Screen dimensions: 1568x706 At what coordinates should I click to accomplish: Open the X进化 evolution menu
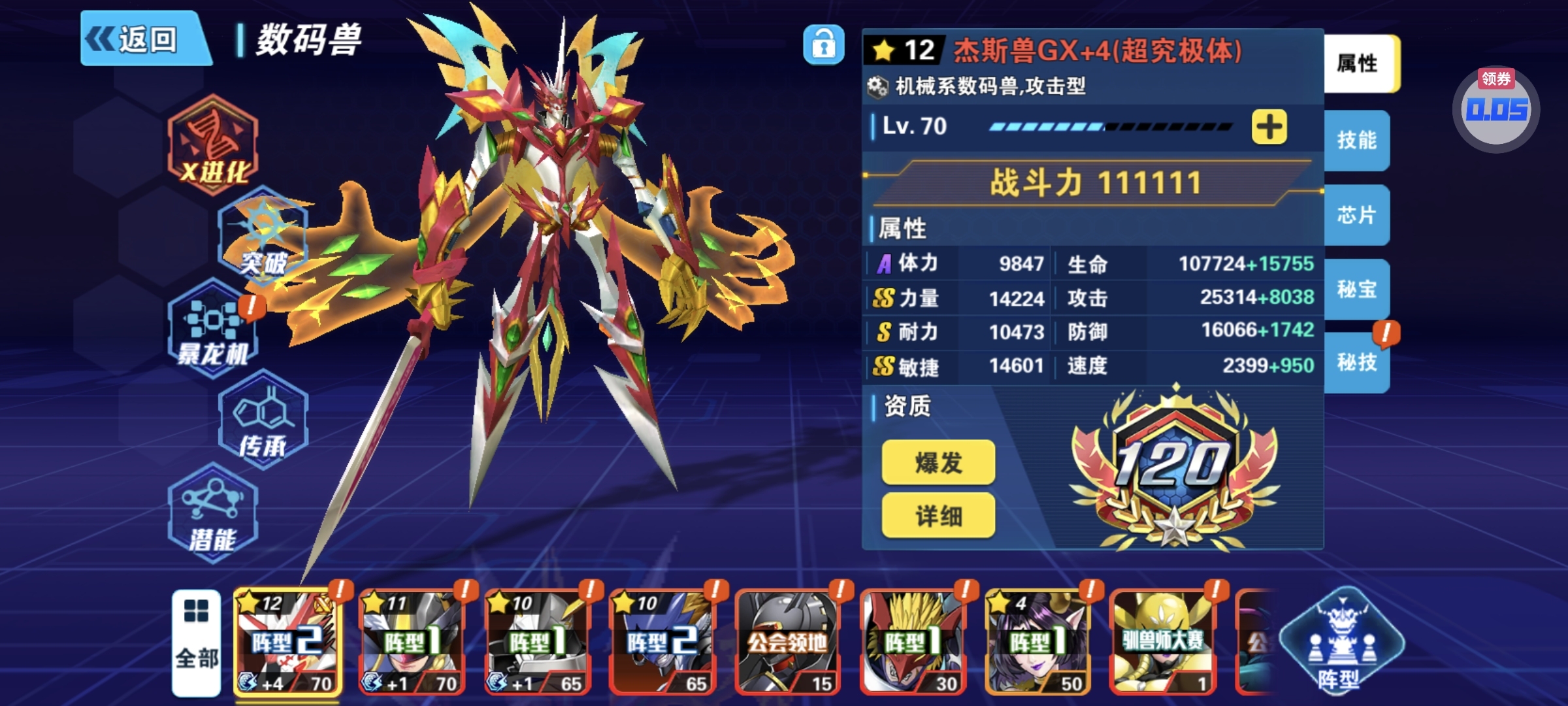(213, 145)
